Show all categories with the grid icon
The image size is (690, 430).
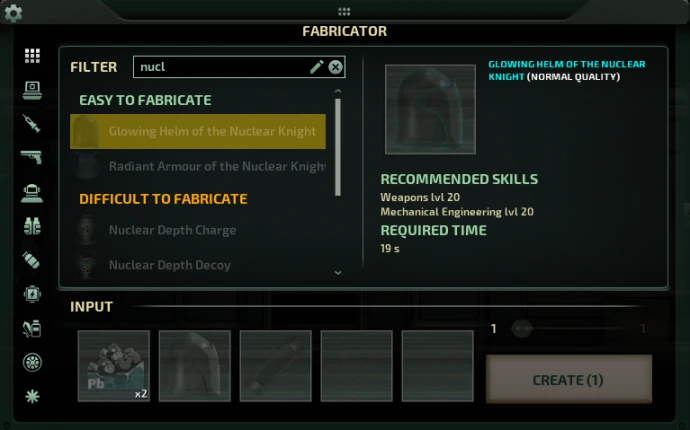pyautogui.click(x=32, y=56)
